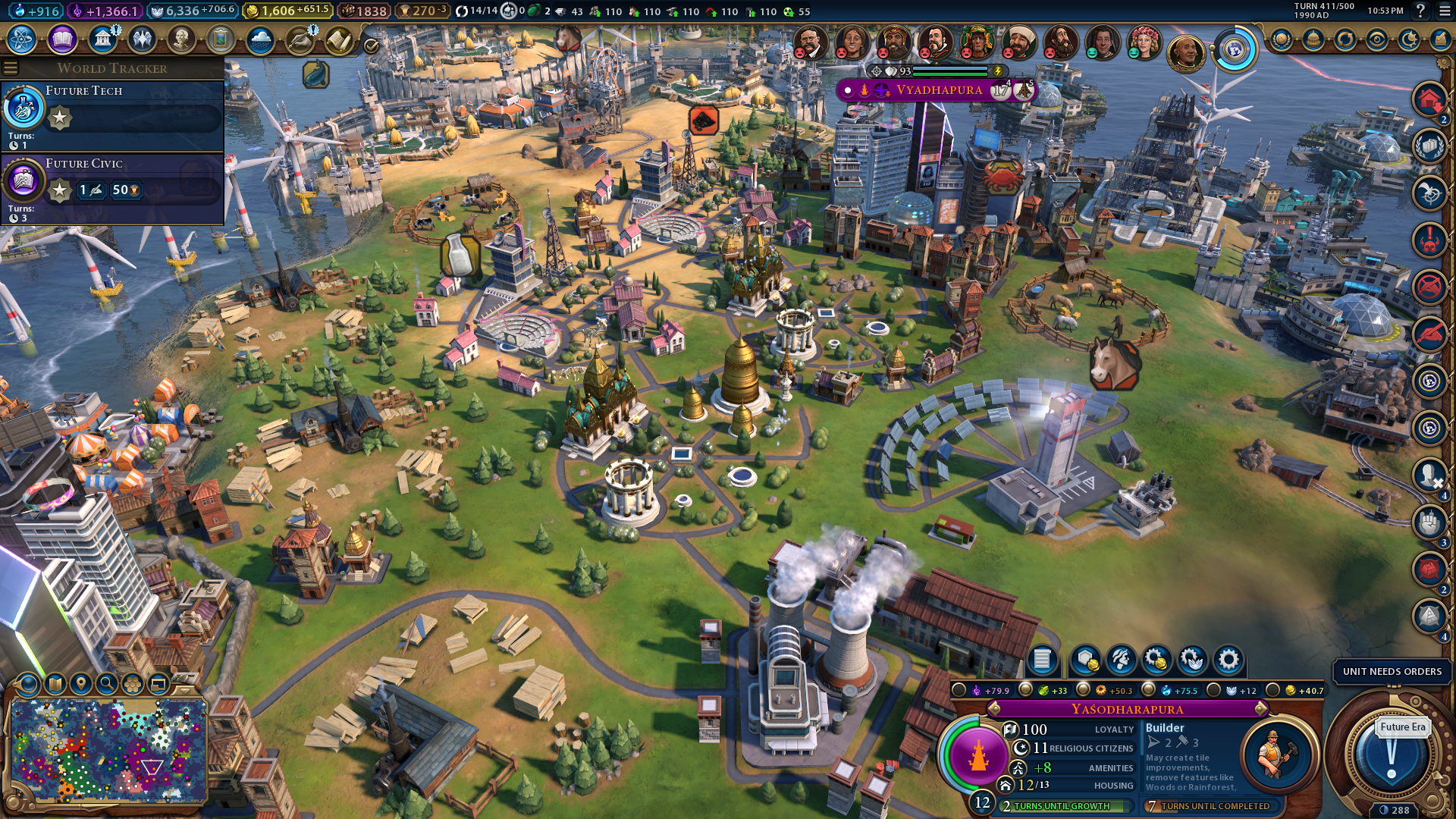Open the government building icon

tap(102, 39)
